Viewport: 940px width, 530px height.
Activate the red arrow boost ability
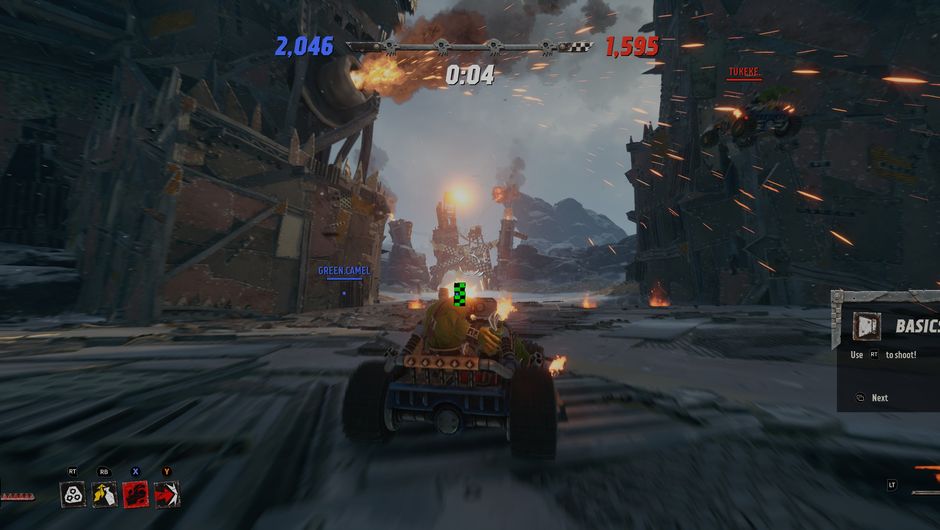pos(166,493)
